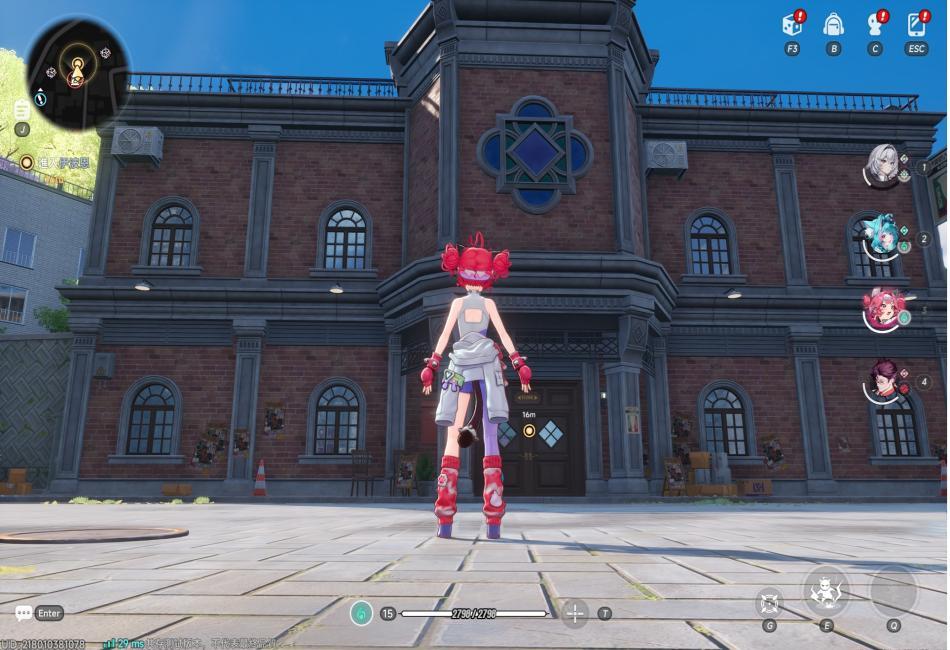The width and height of the screenshot is (950, 650).
Task: Use the character skill with creature icon
Action: (826, 591)
